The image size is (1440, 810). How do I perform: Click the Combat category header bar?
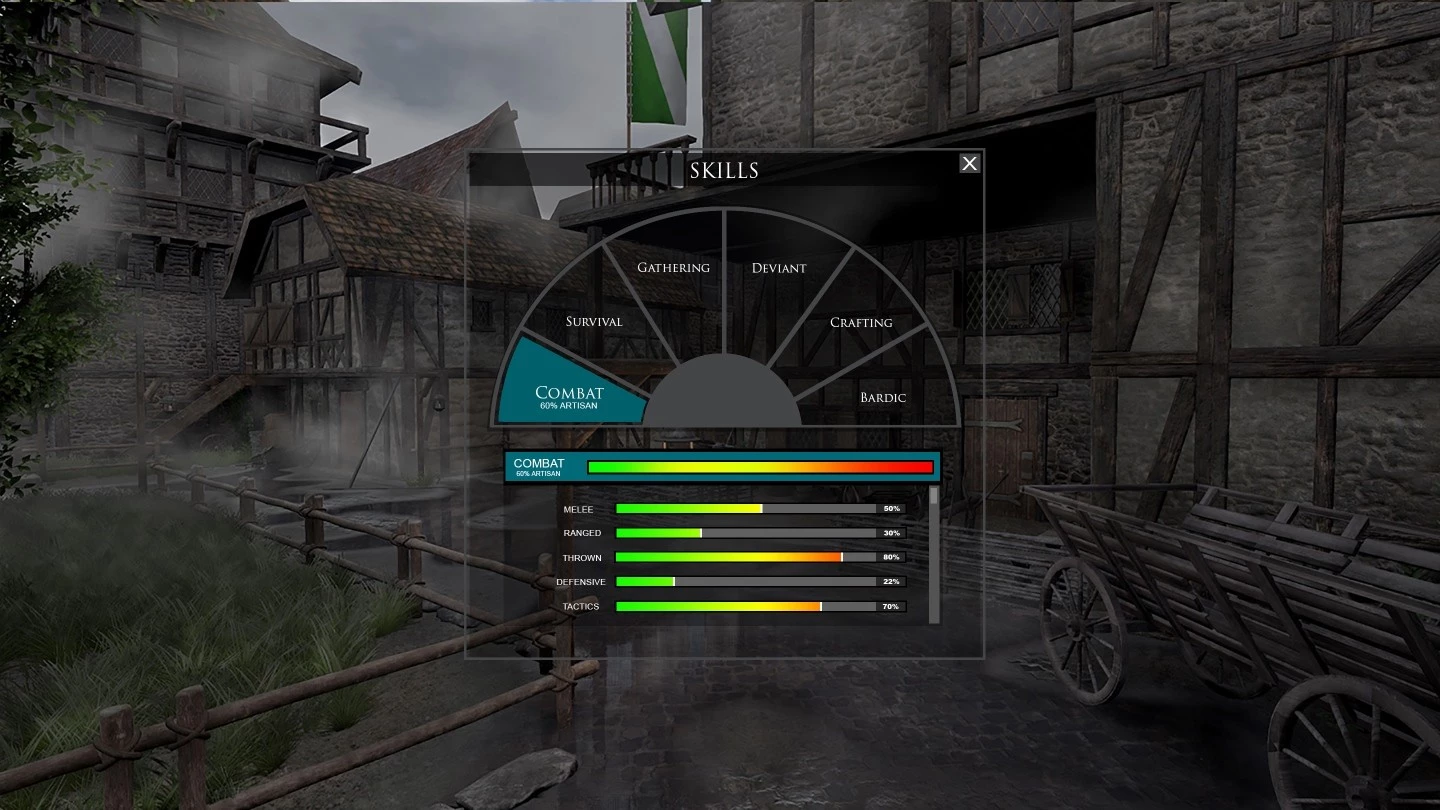coord(722,467)
